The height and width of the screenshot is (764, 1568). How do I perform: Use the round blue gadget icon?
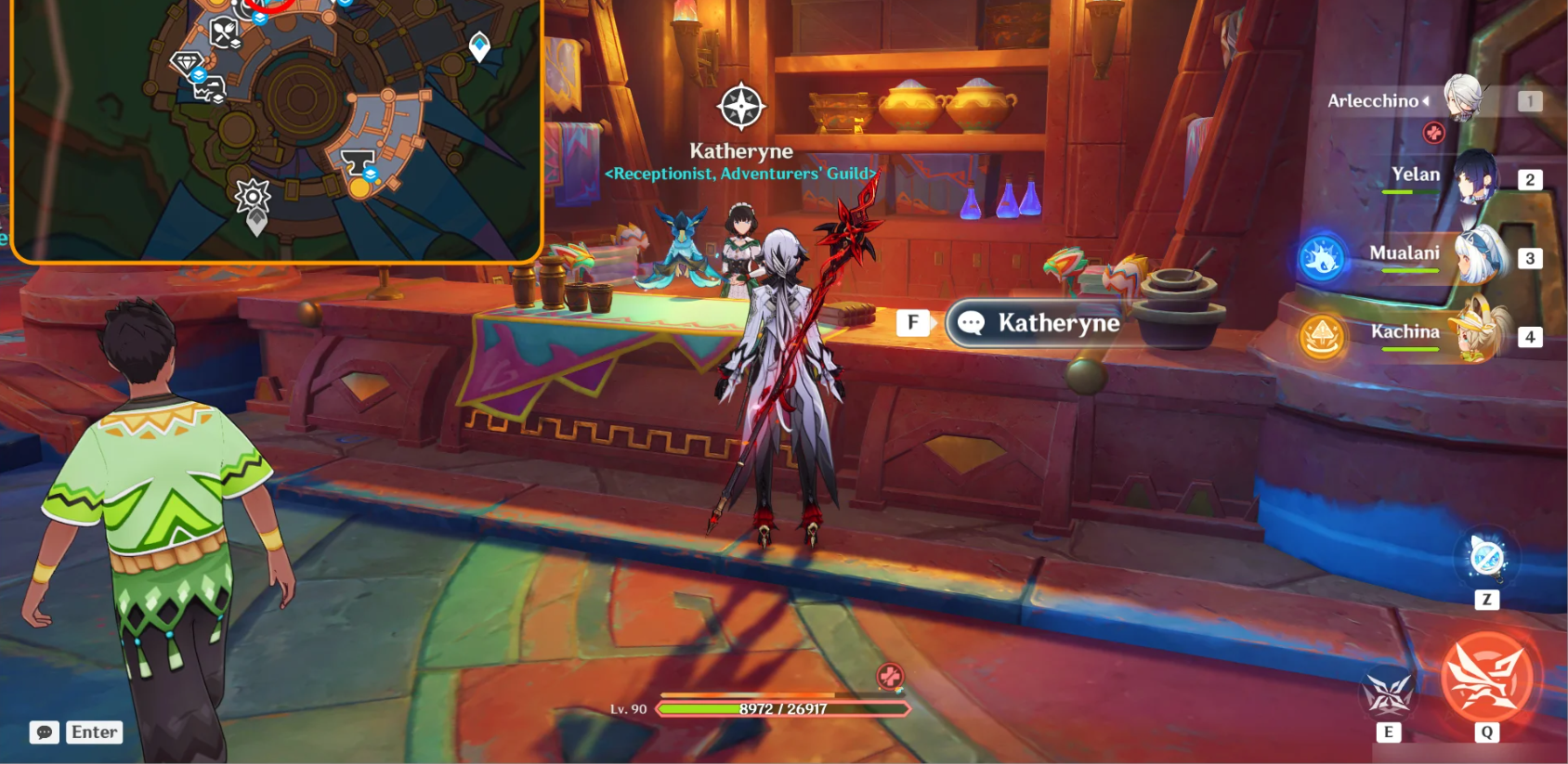click(x=1486, y=557)
